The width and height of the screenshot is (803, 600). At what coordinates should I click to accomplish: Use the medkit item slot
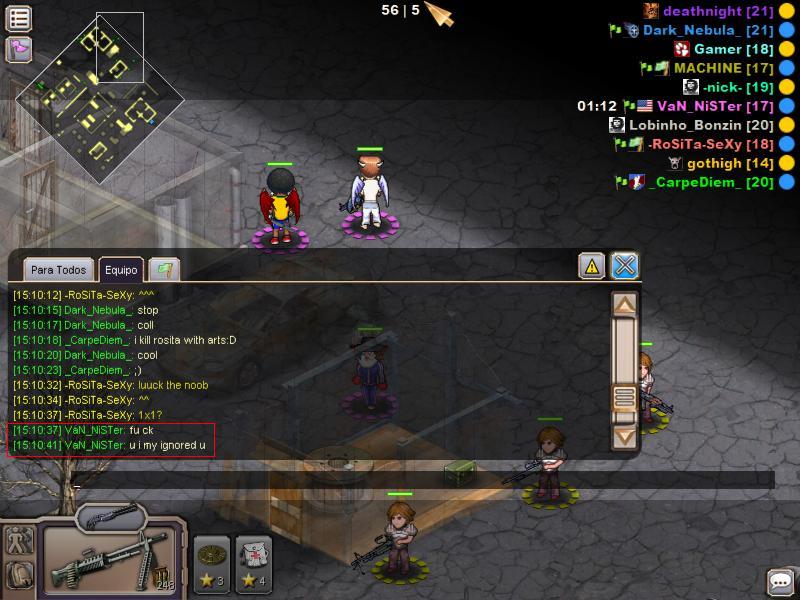tap(253, 562)
